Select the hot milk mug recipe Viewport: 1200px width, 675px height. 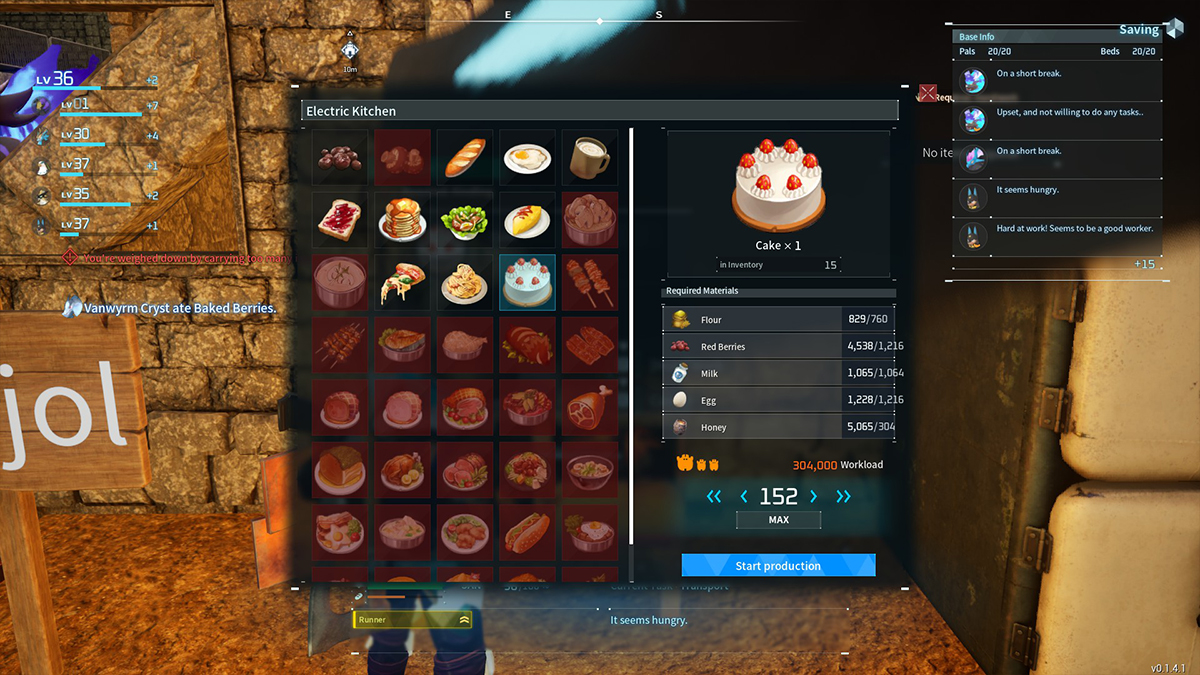click(589, 158)
